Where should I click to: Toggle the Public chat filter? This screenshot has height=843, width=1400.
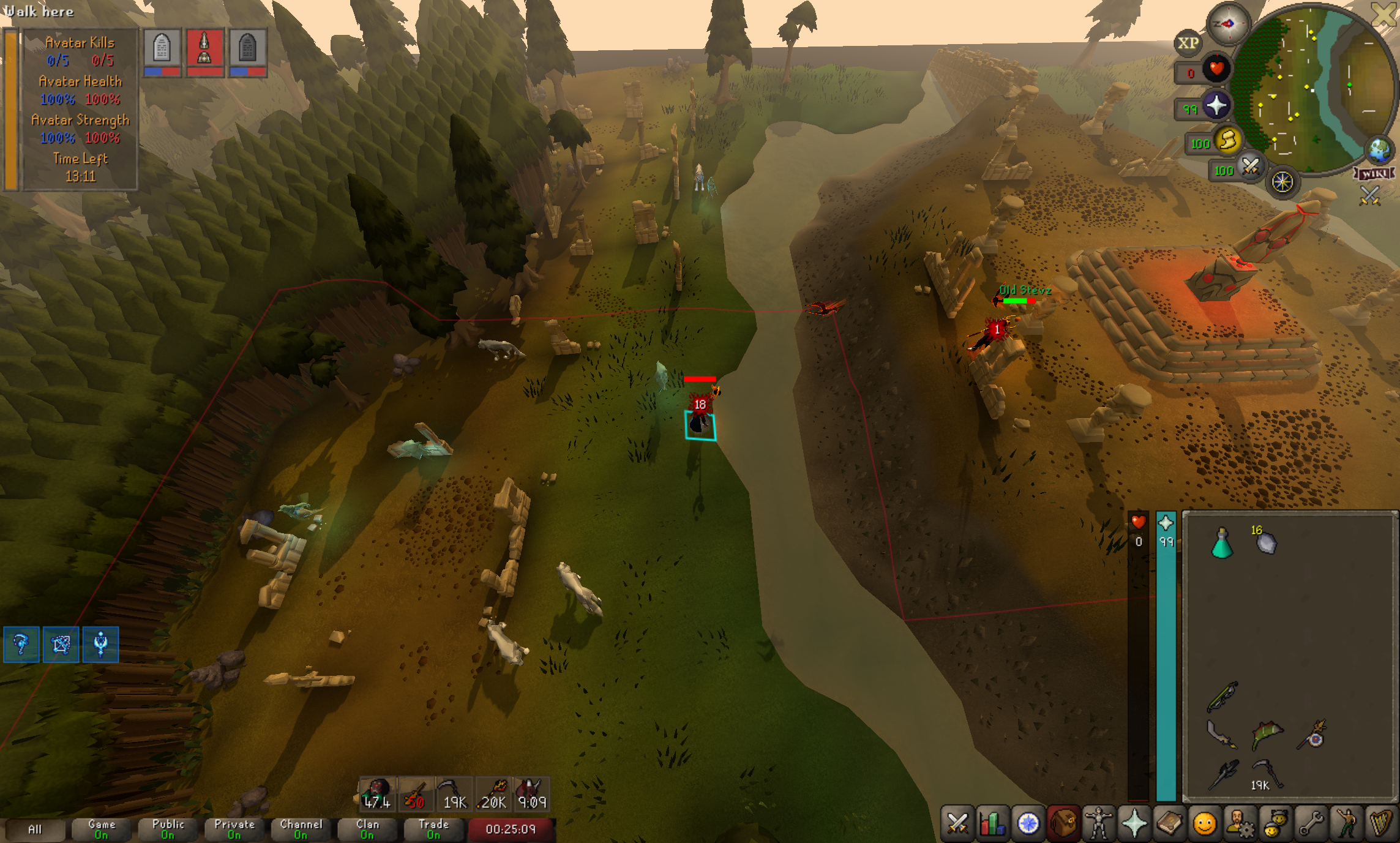click(168, 830)
